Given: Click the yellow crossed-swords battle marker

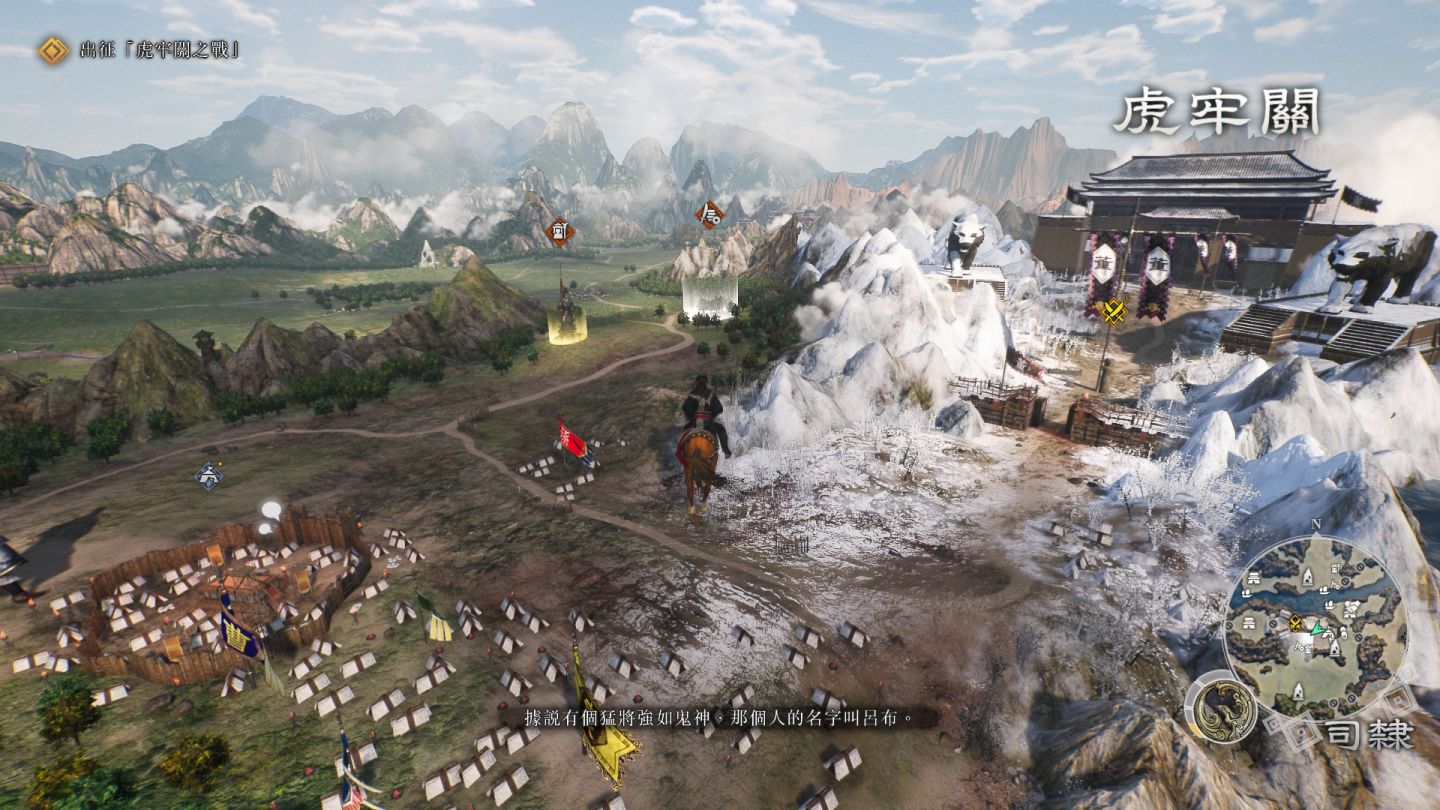Looking at the screenshot, I should [x=1113, y=311].
